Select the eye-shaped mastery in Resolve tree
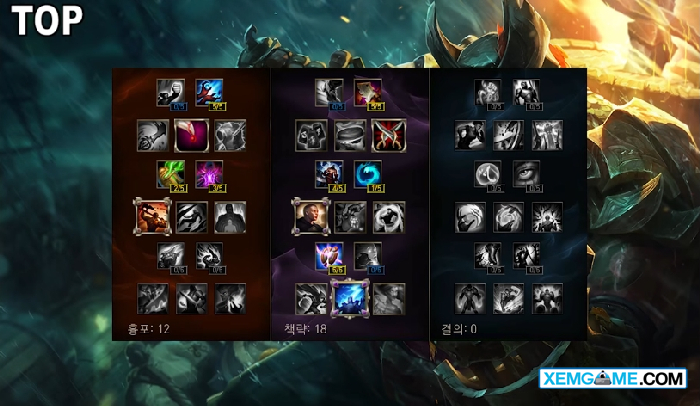Screen dimensions: 700x406 [526, 174]
